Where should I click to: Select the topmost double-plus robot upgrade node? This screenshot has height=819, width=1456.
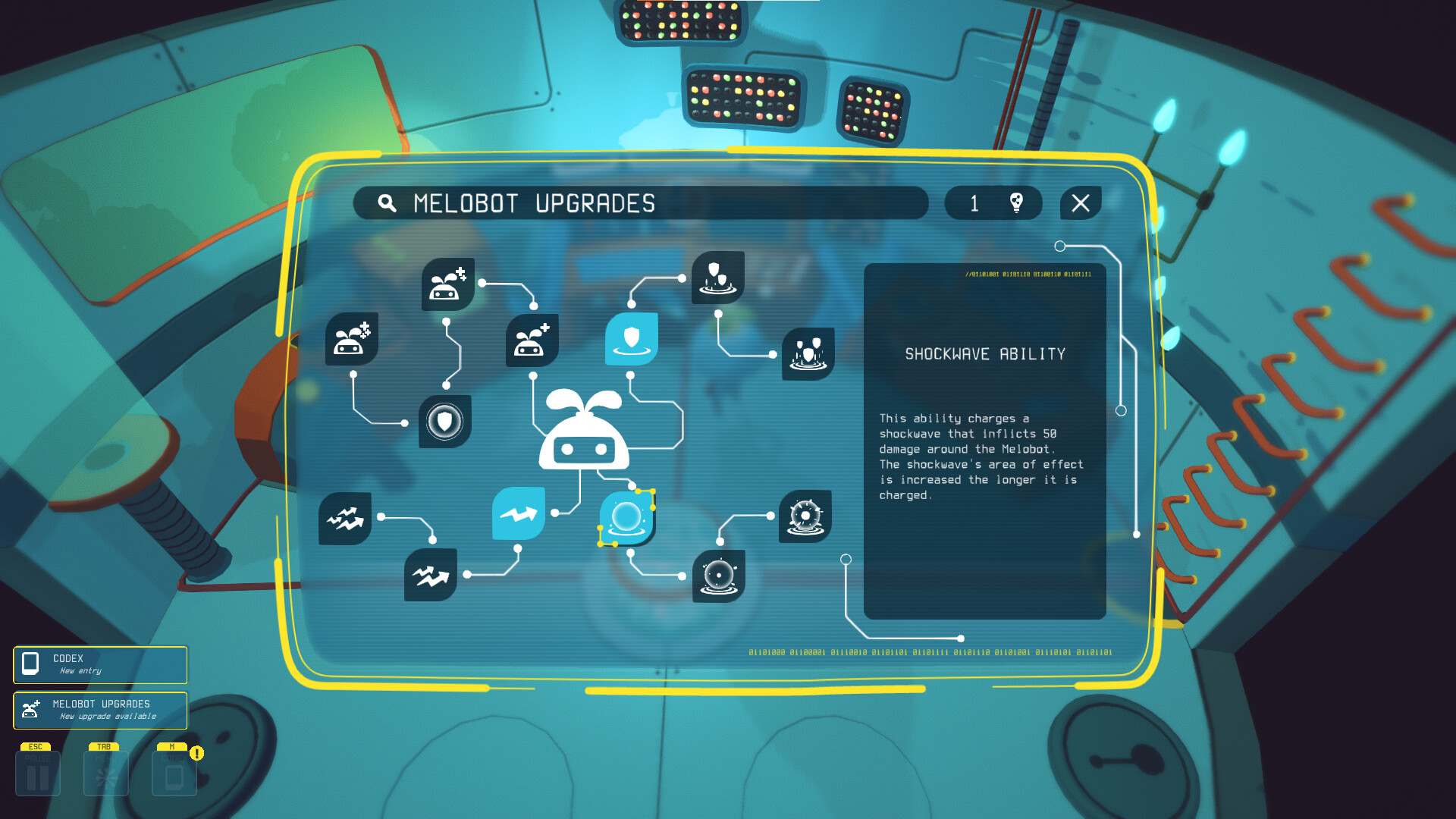pyautogui.click(x=447, y=286)
